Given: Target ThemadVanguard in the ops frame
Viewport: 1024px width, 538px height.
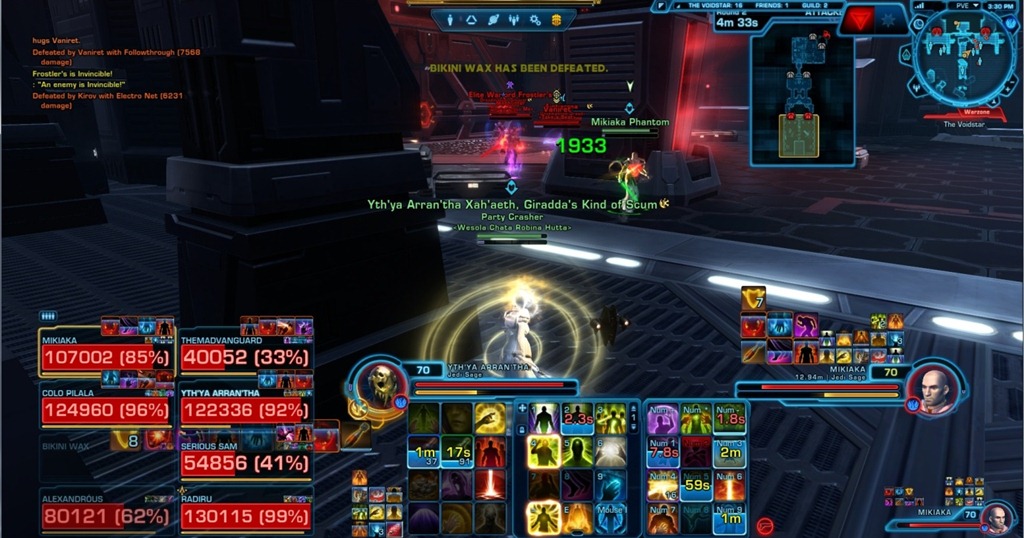Looking at the screenshot, I should tap(245, 356).
